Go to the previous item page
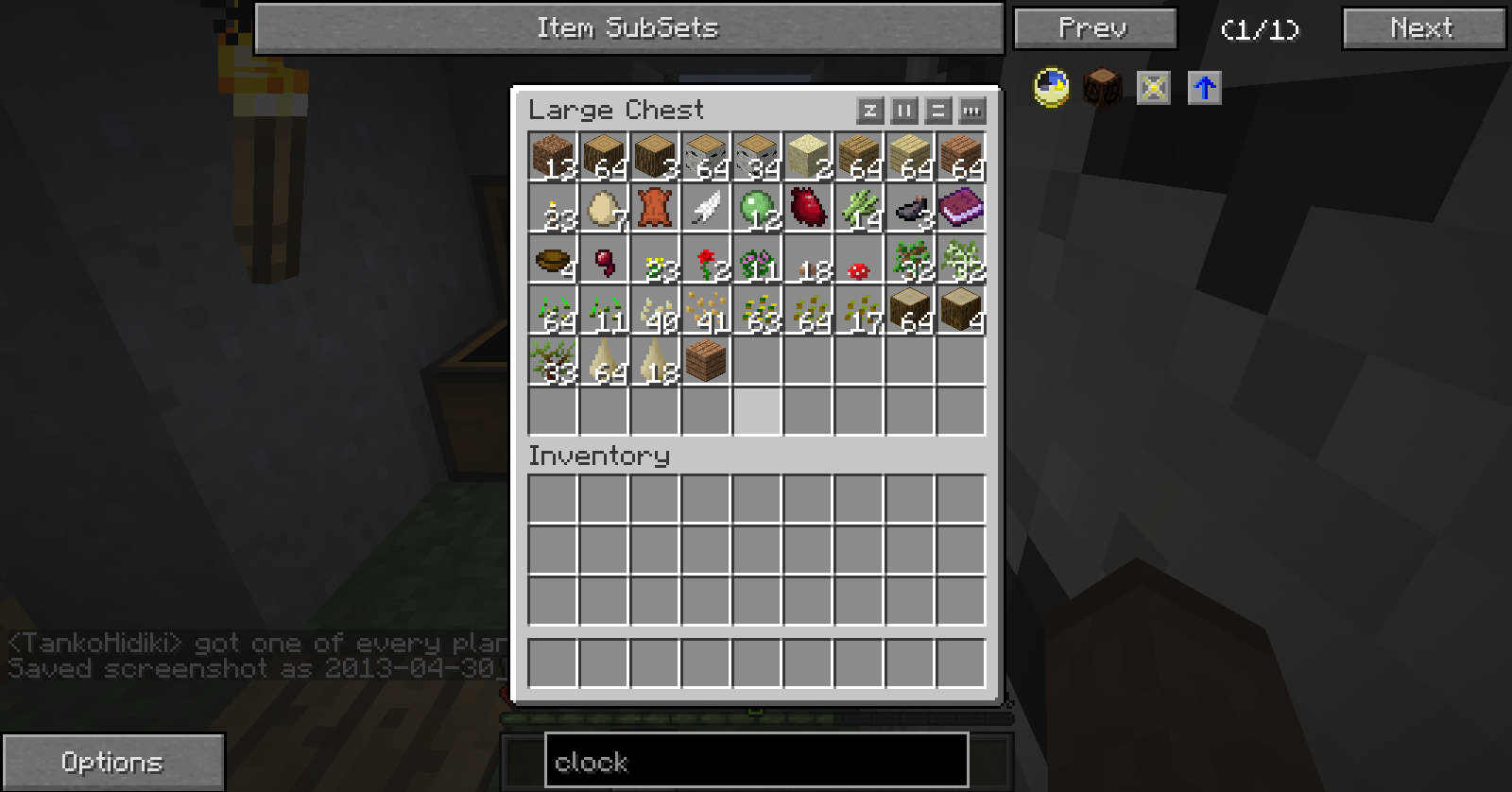Image resolution: width=1512 pixels, height=792 pixels. [1094, 28]
